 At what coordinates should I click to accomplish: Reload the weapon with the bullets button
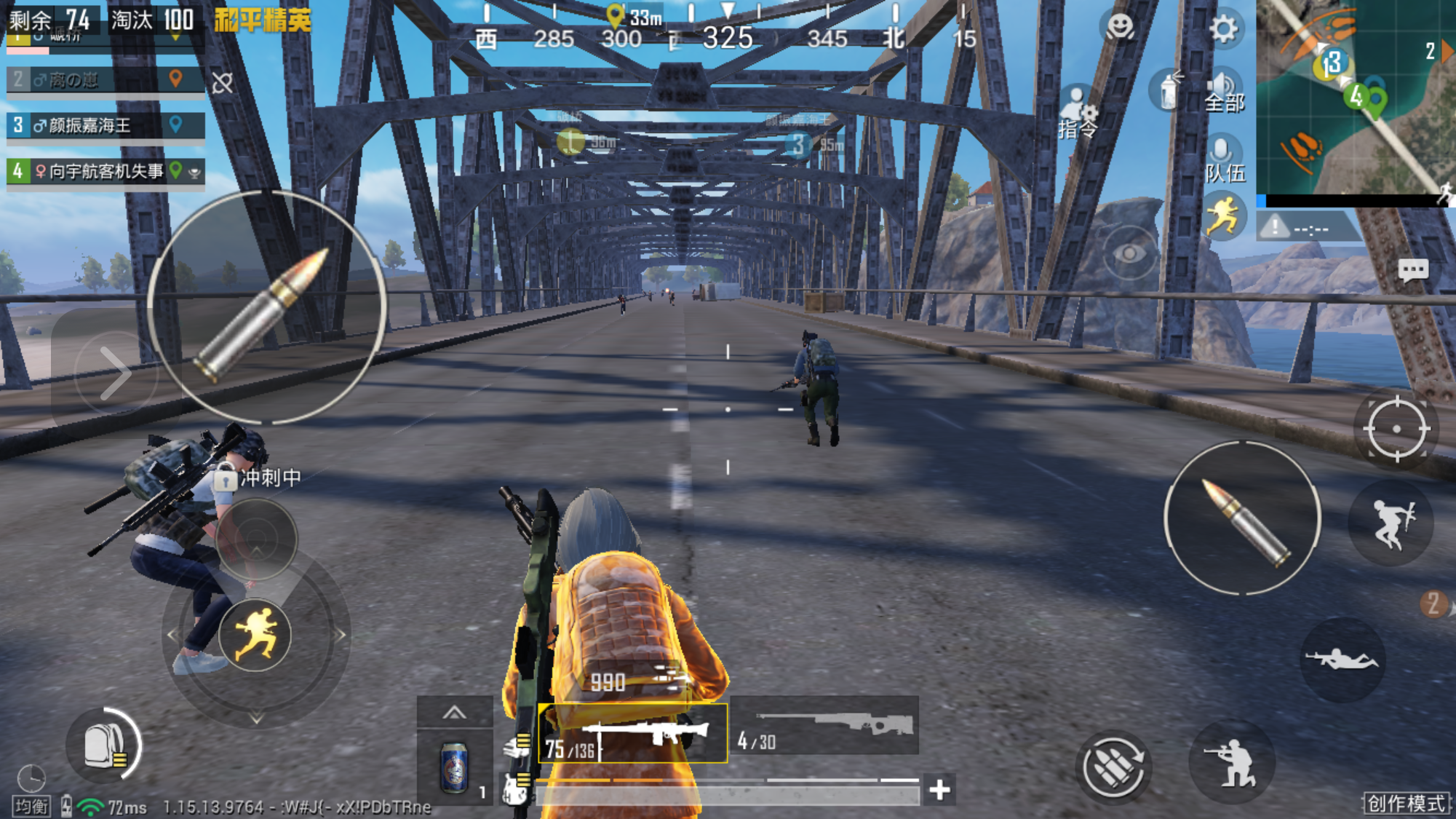pyautogui.click(x=1113, y=767)
